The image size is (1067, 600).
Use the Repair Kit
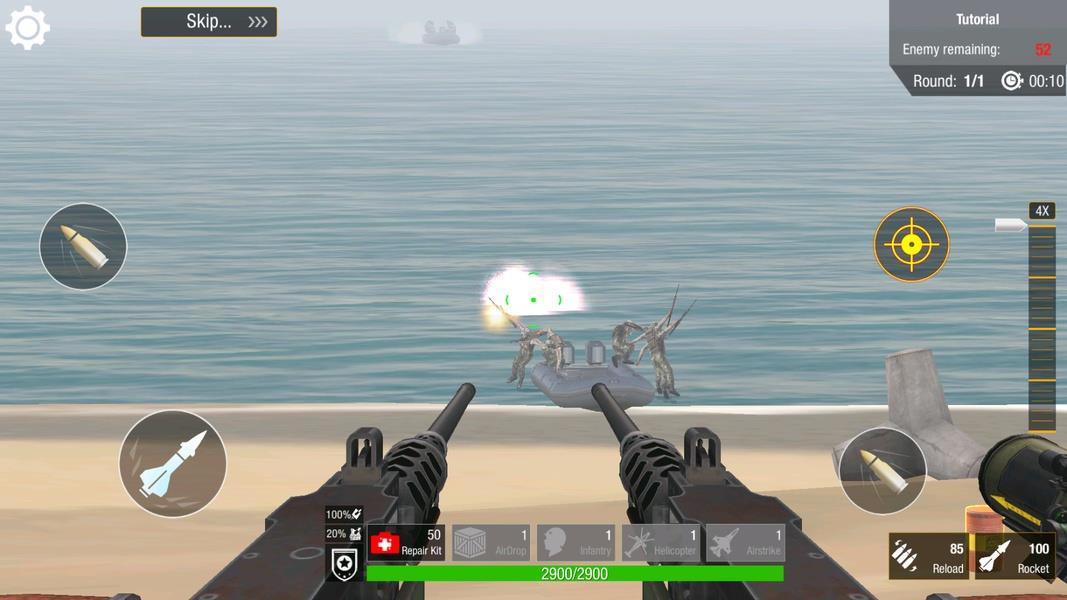(406, 543)
